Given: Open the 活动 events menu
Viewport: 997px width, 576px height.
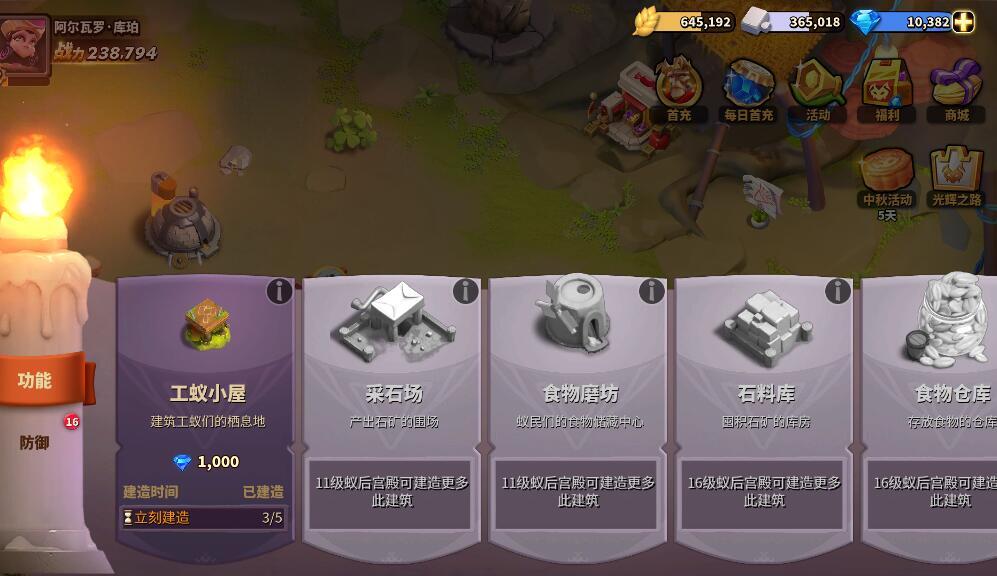Looking at the screenshot, I should [x=818, y=90].
